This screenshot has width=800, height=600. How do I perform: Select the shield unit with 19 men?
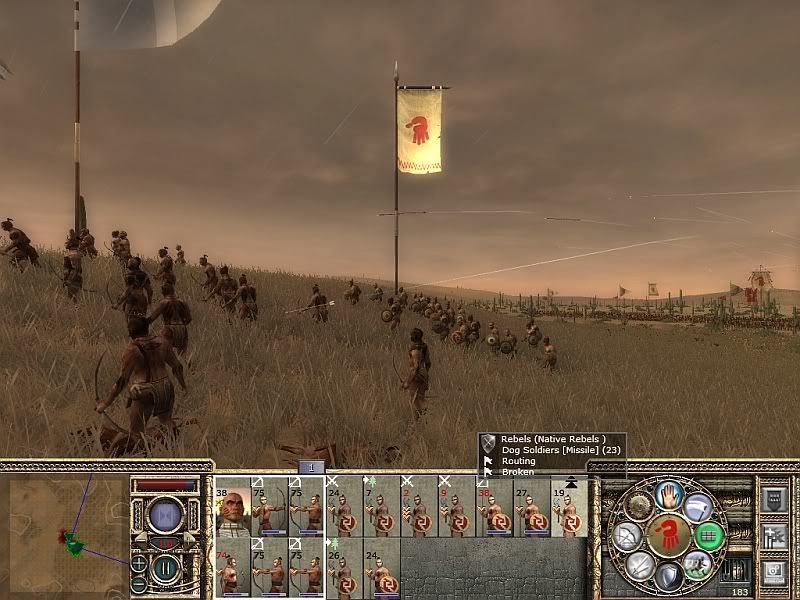[568, 508]
